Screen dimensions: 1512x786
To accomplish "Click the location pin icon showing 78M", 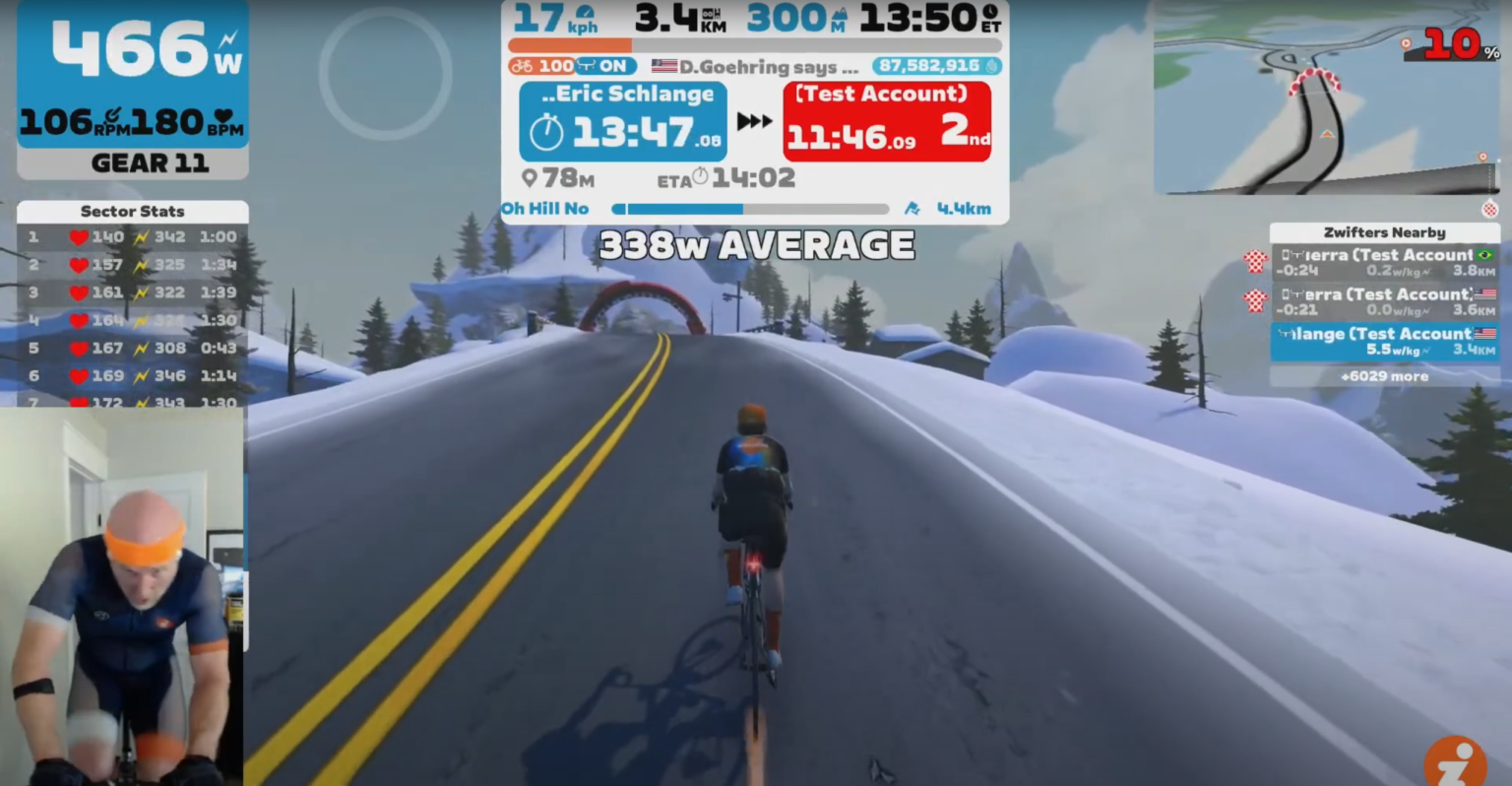I will tap(531, 177).
